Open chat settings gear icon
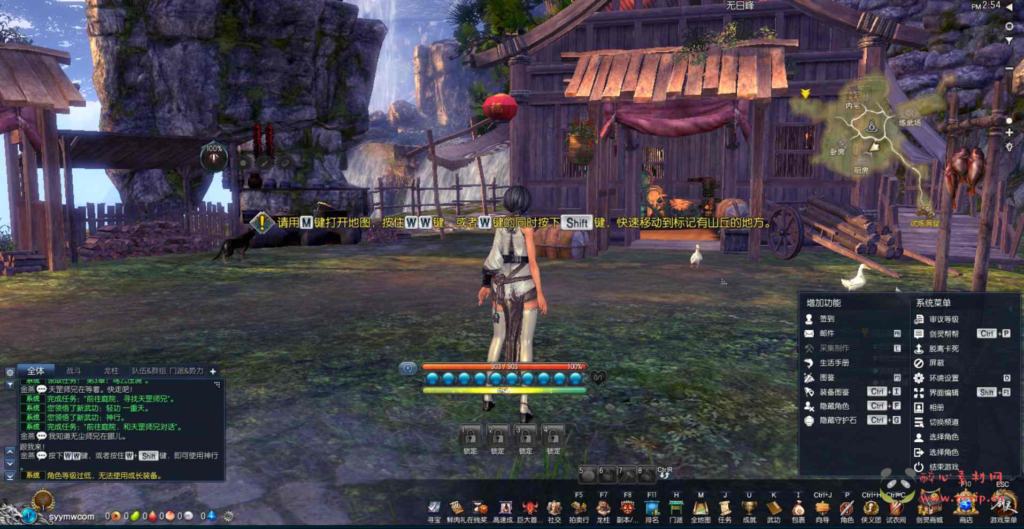This screenshot has width=1024, height=529. [10, 371]
